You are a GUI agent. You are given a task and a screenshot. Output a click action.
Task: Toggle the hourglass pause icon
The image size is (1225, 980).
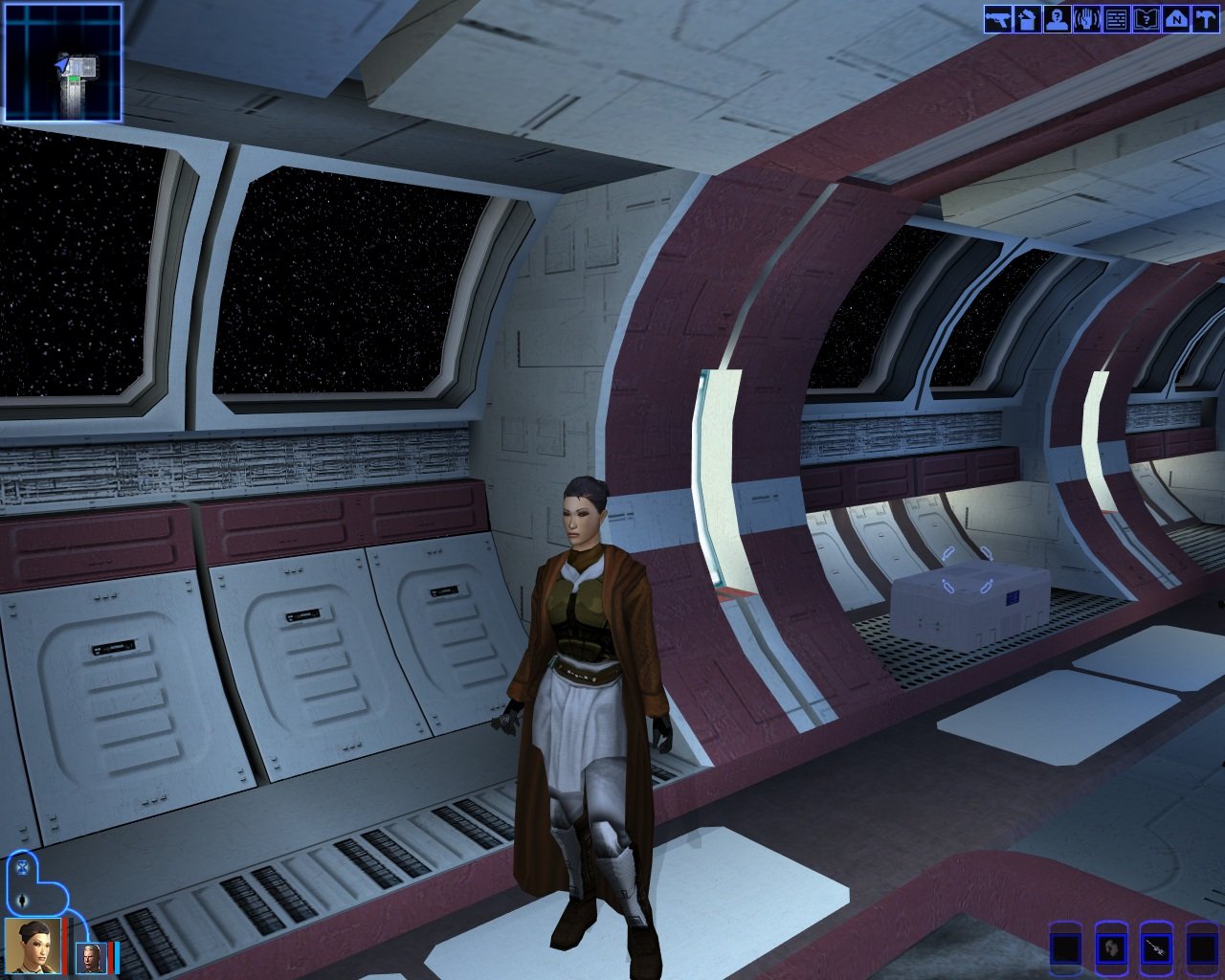(x=22, y=870)
